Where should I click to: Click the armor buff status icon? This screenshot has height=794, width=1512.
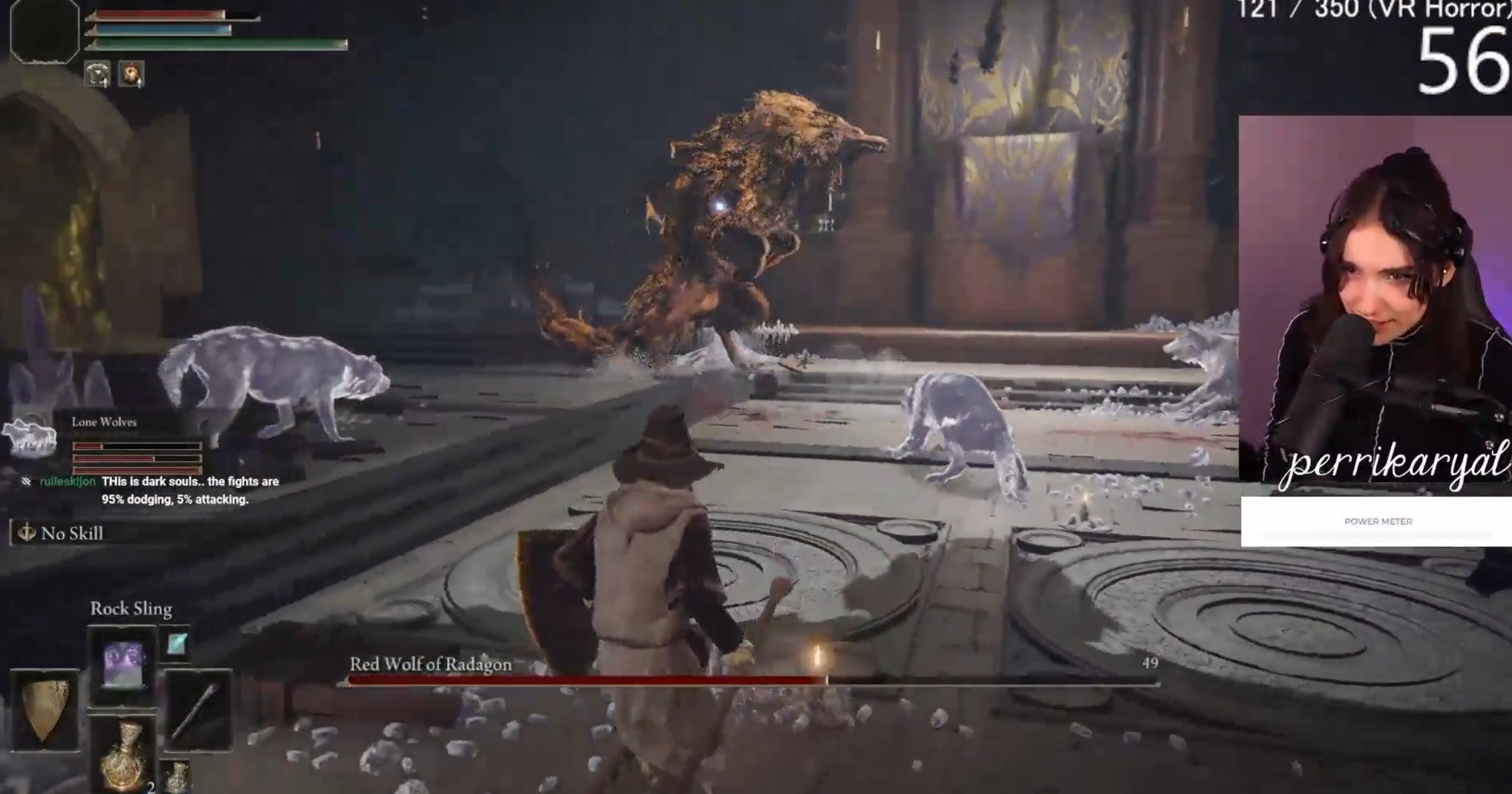pos(97,75)
